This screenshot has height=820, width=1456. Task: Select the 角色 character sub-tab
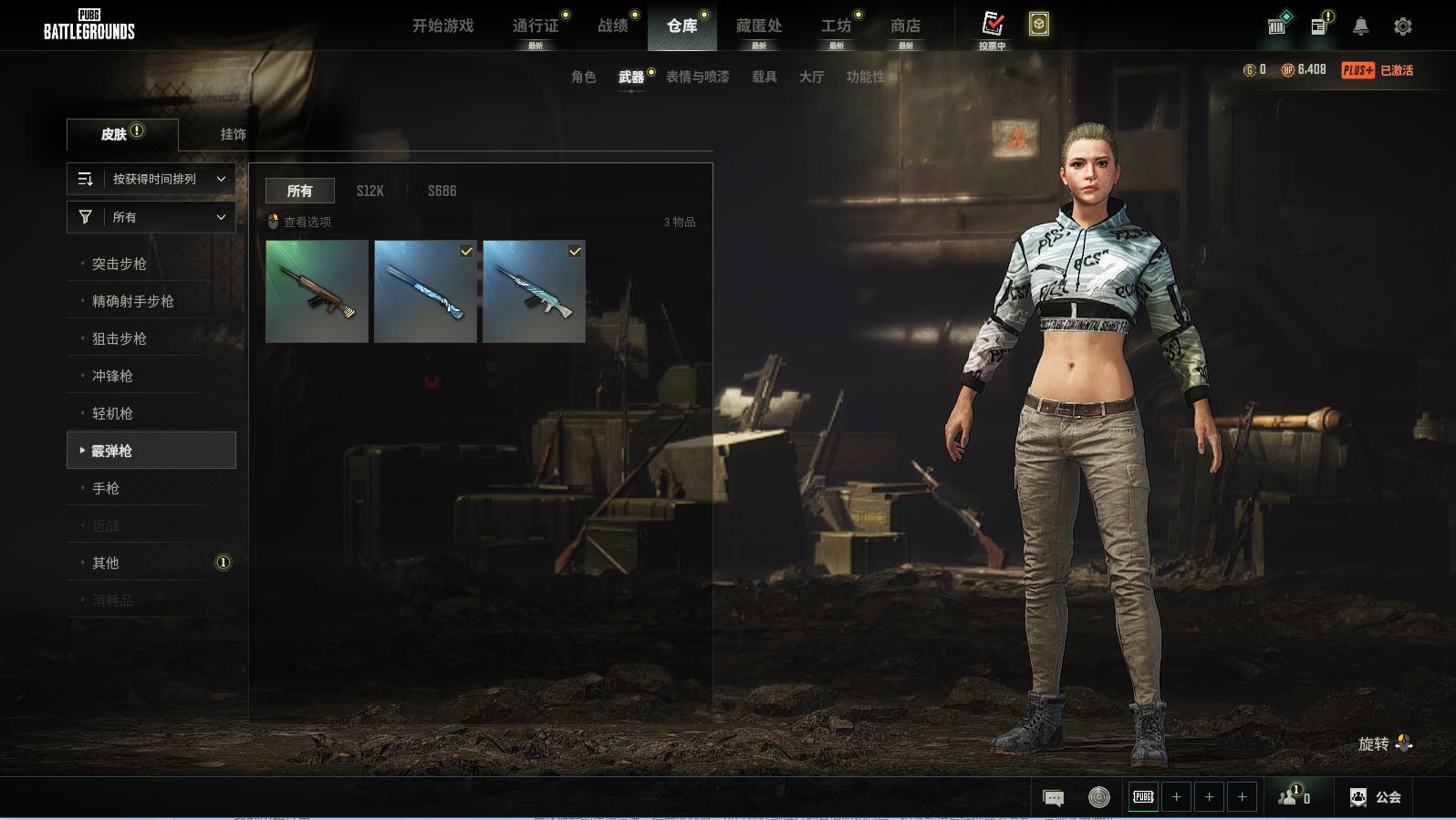coord(584,77)
